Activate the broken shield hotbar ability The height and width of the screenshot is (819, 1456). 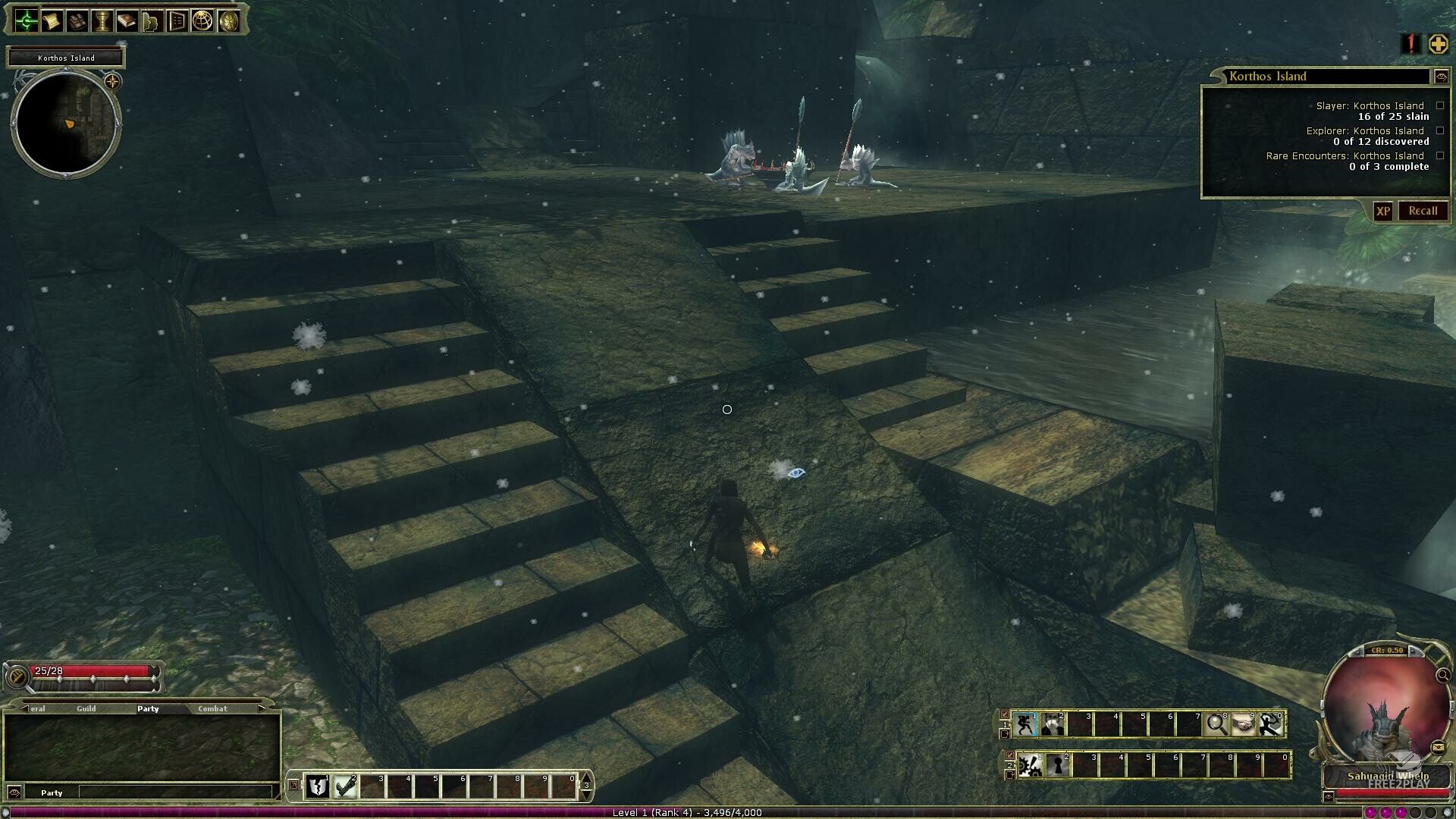[318, 787]
